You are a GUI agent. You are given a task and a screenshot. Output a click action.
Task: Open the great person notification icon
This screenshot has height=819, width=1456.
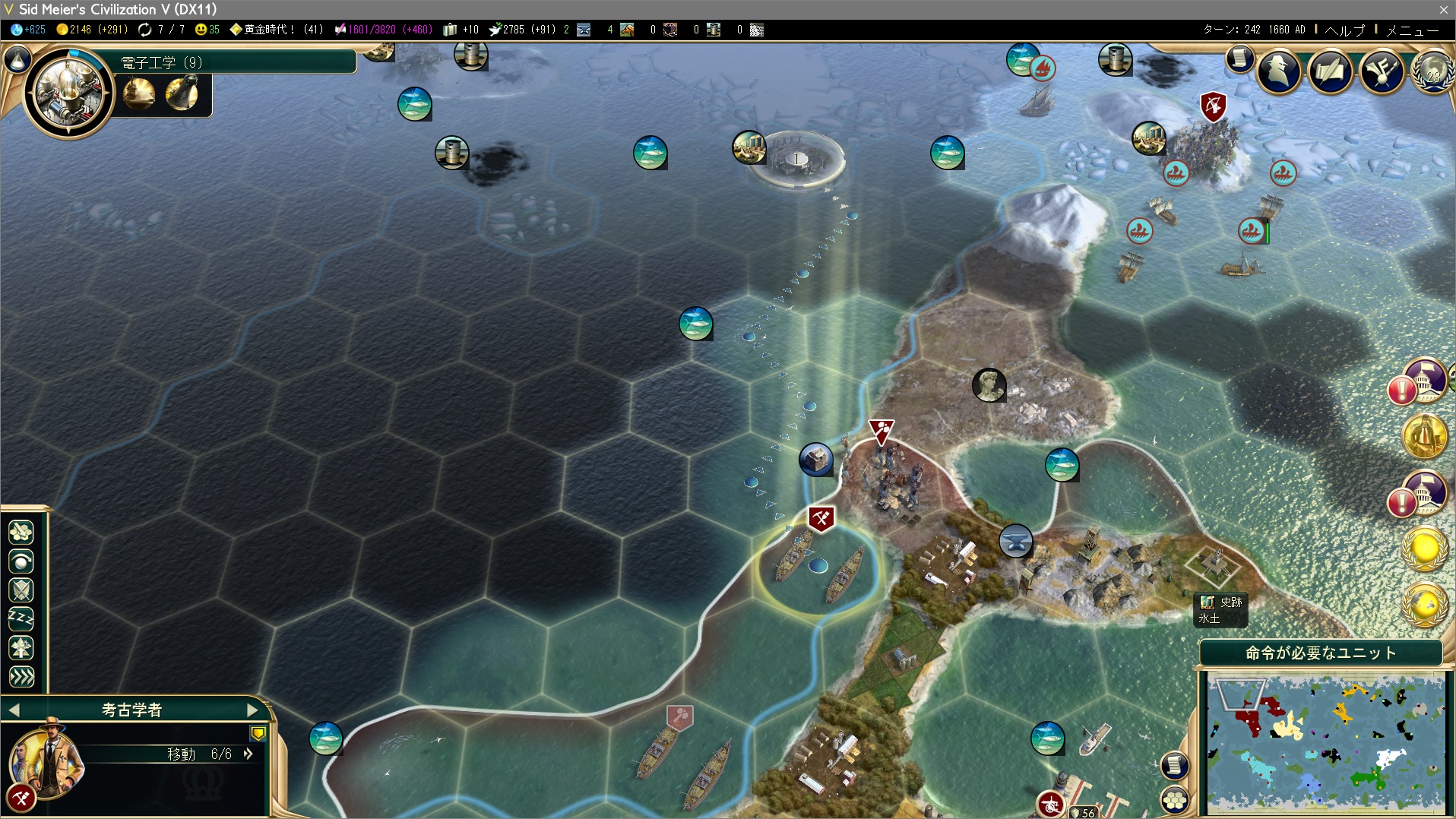coord(1424,435)
